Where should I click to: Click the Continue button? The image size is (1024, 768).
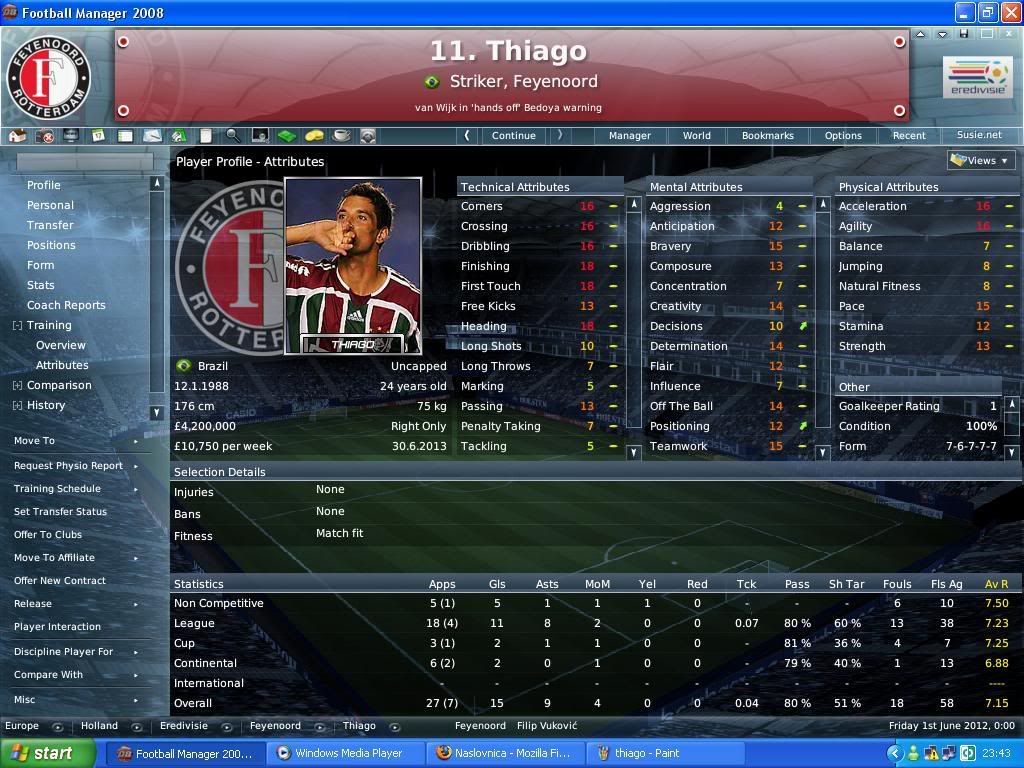[x=513, y=135]
